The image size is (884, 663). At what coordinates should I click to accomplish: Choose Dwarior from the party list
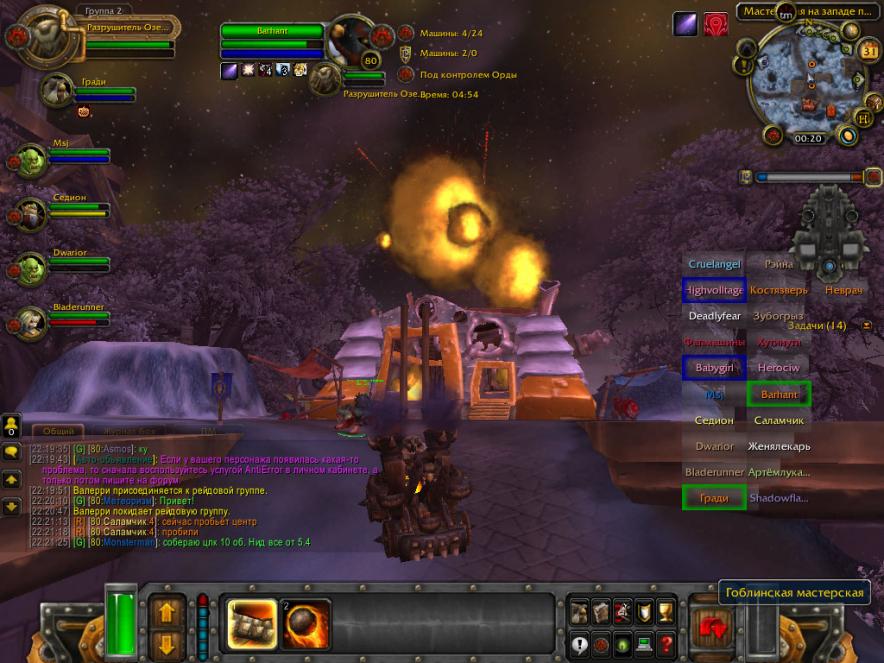tap(62, 266)
